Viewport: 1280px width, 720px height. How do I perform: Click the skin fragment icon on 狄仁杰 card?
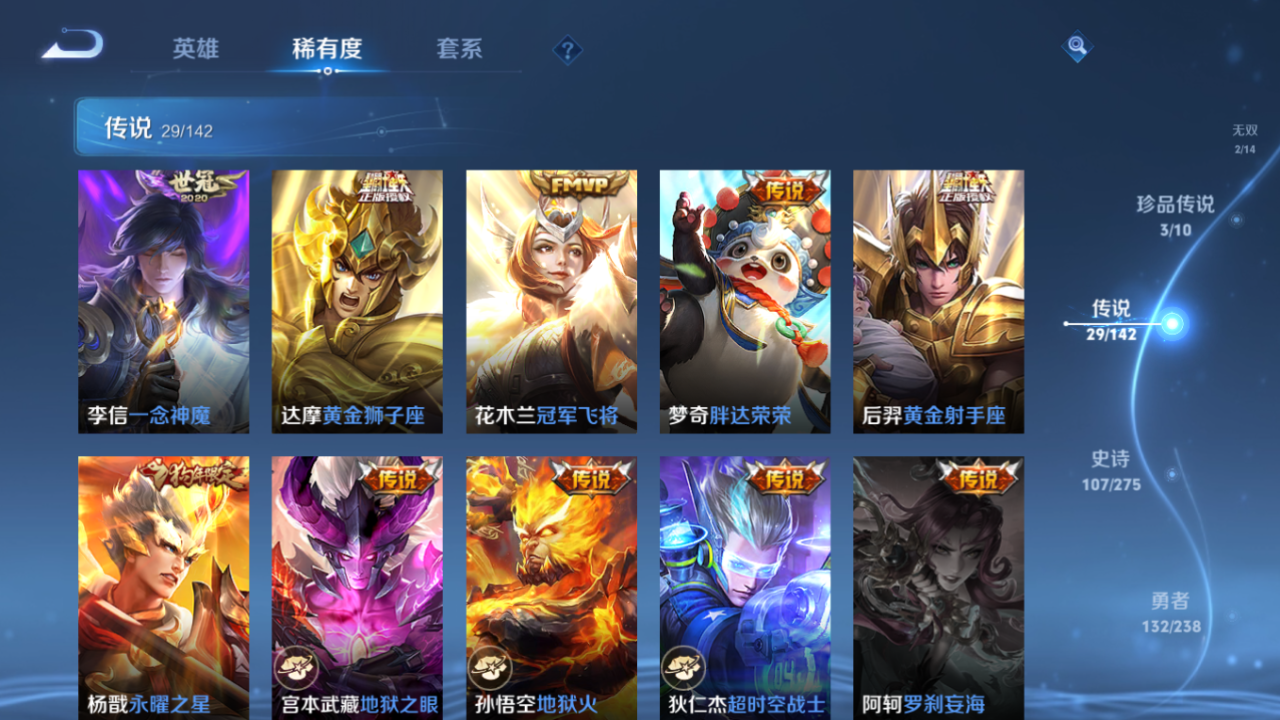(x=682, y=669)
